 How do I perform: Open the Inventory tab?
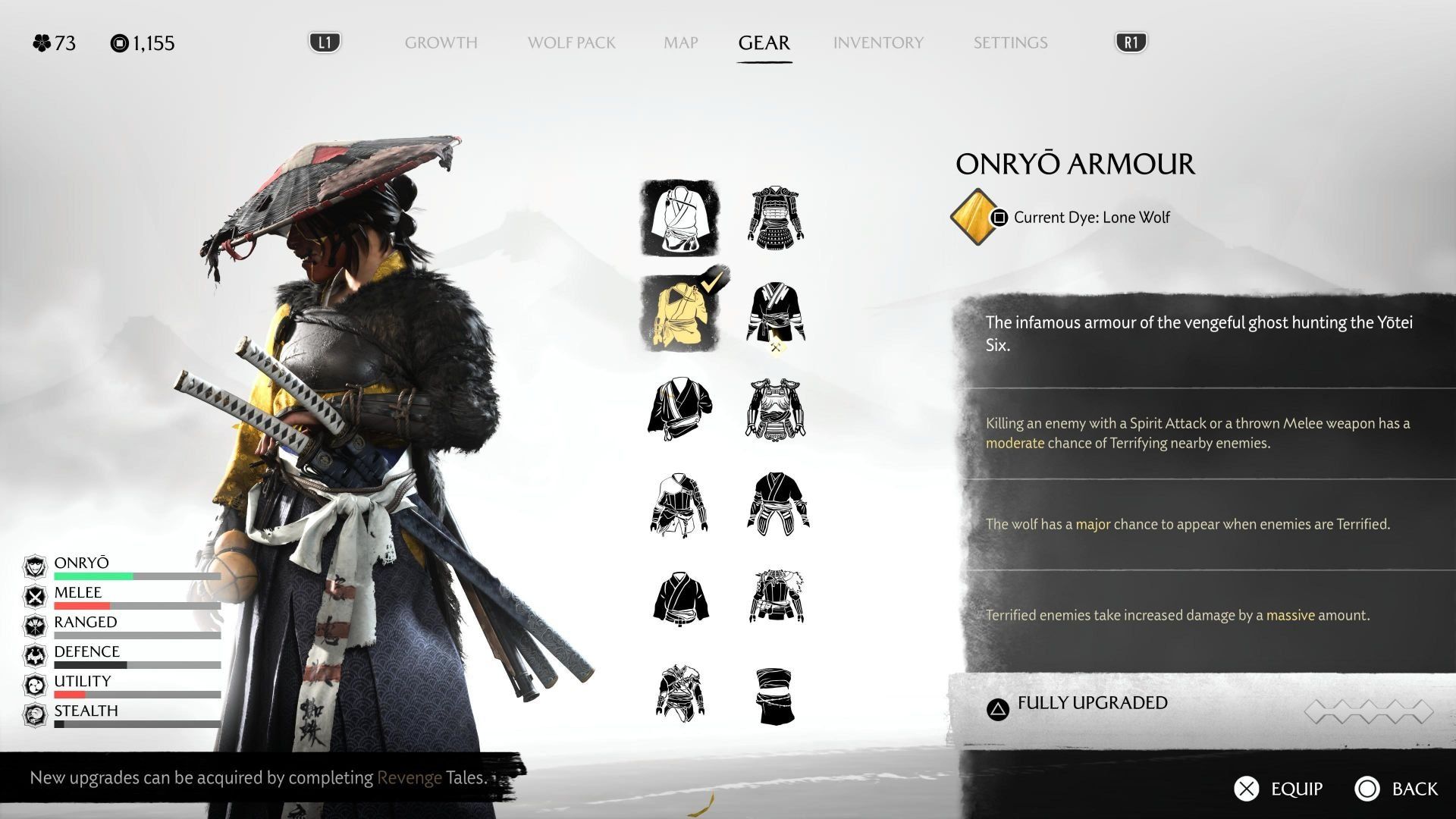tap(878, 42)
